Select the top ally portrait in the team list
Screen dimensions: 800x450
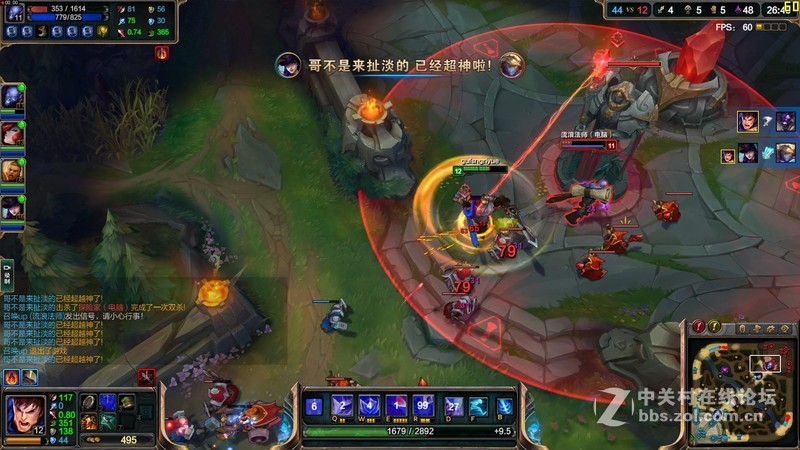[11, 95]
